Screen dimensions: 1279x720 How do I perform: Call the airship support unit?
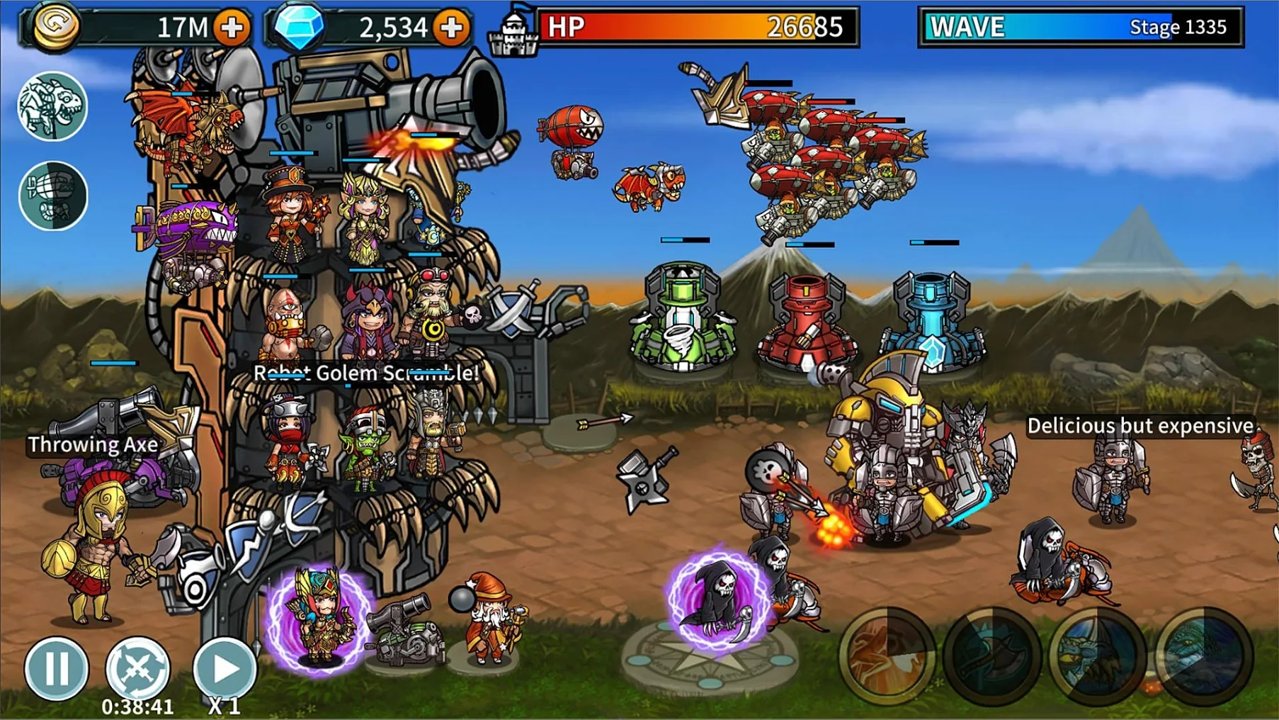tap(53, 195)
